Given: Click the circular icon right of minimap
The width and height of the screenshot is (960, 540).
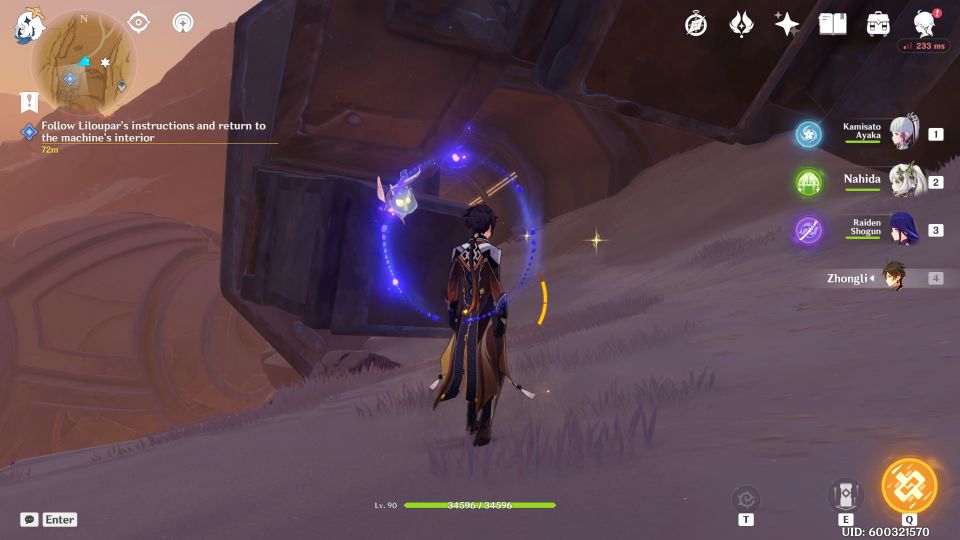Looking at the screenshot, I should 183,22.
